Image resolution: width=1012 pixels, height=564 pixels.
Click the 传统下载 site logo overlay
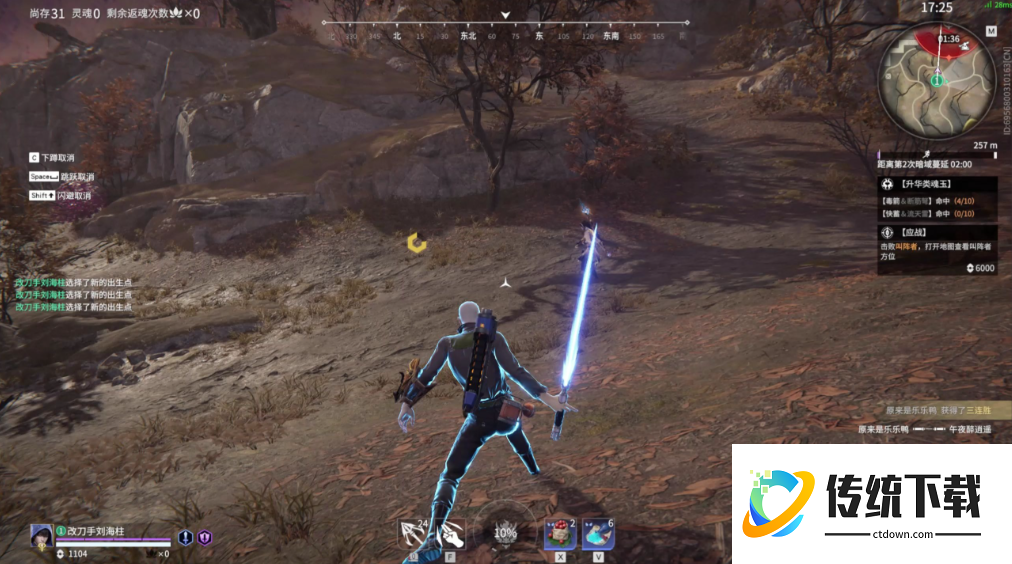pyautogui.click(x=872, y=502)
